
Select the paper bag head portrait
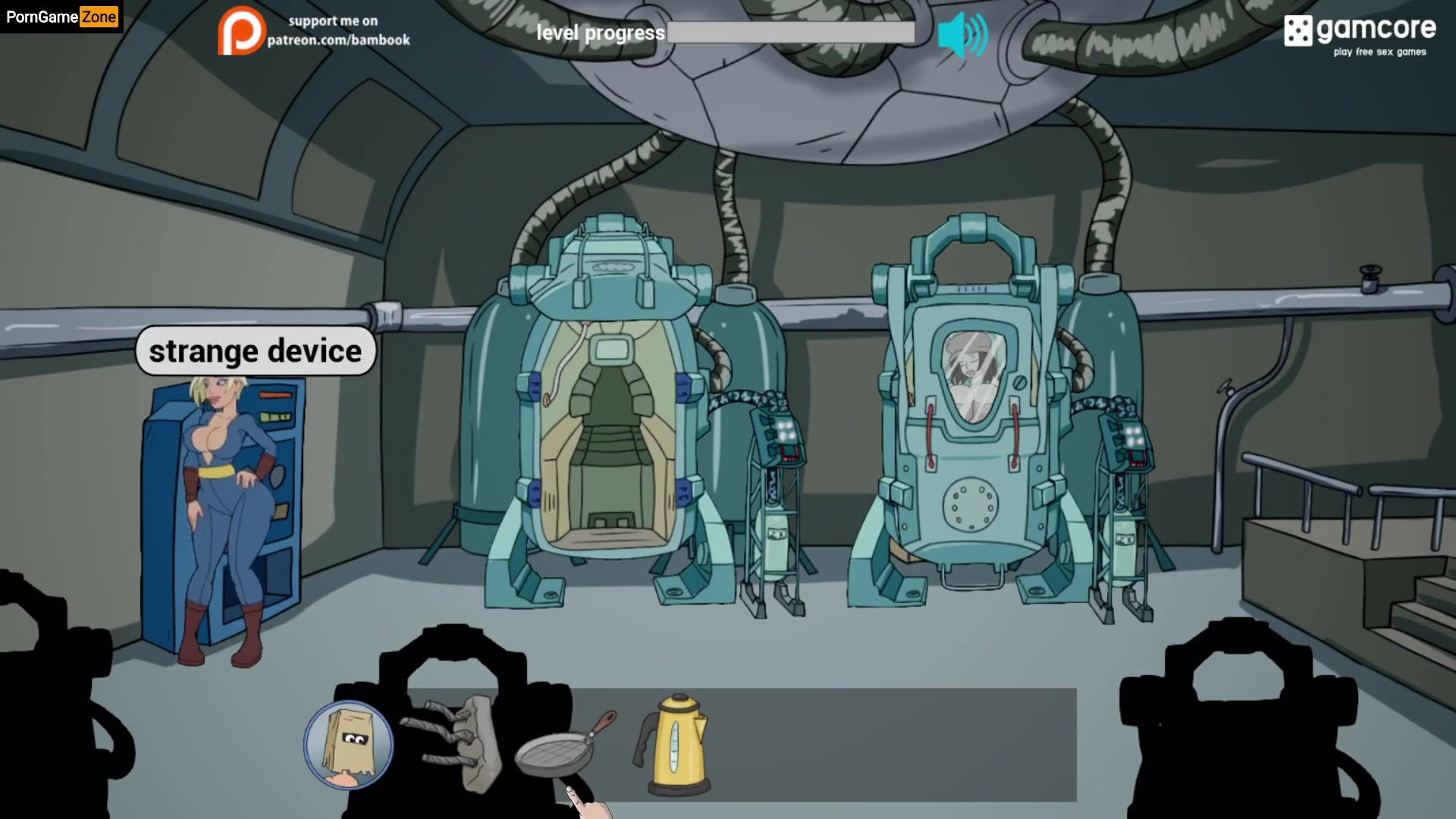pos(349,745)
